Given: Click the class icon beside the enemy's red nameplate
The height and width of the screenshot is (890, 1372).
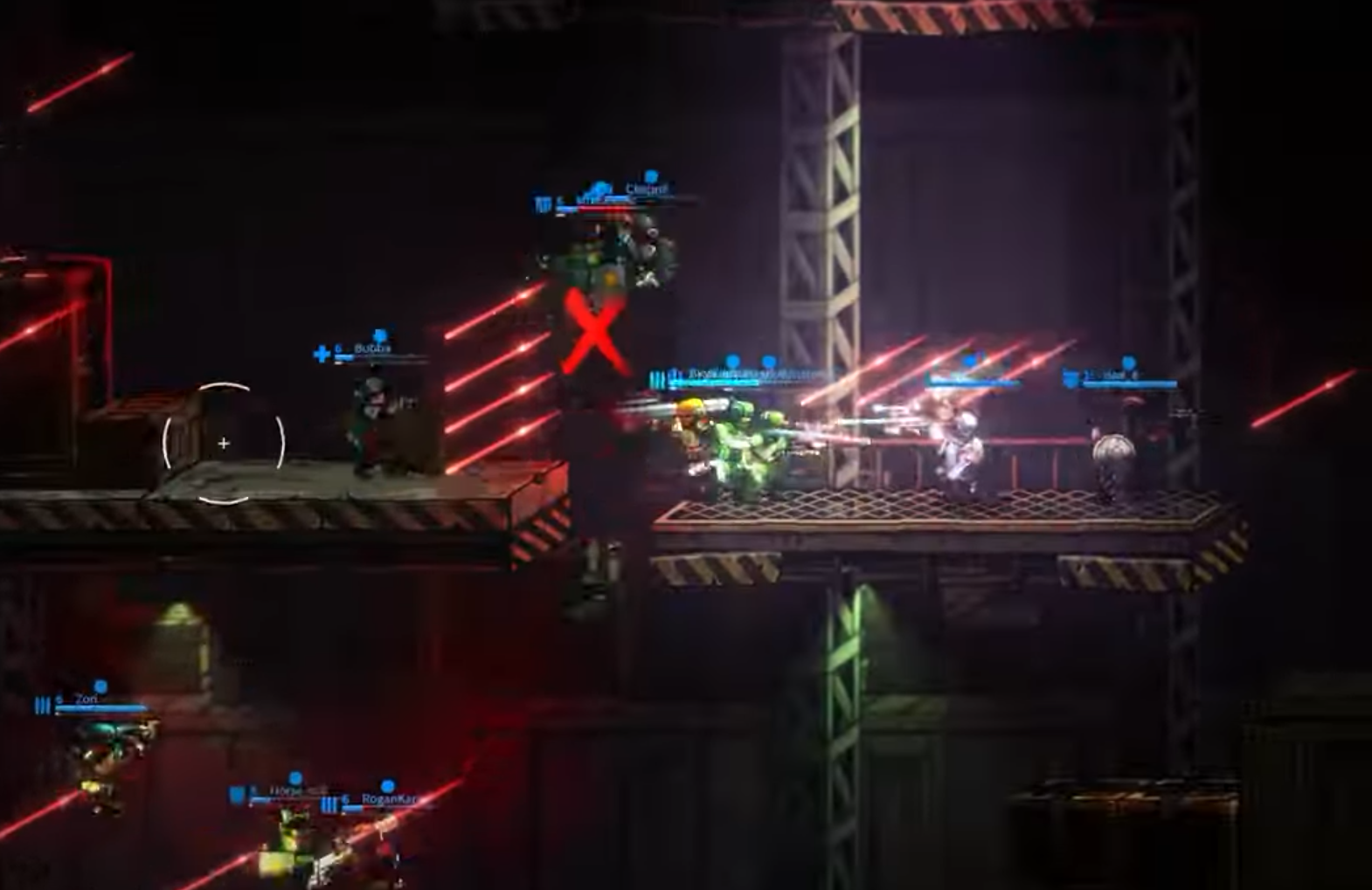Looking at the screenshot, I should pos(544,201).
